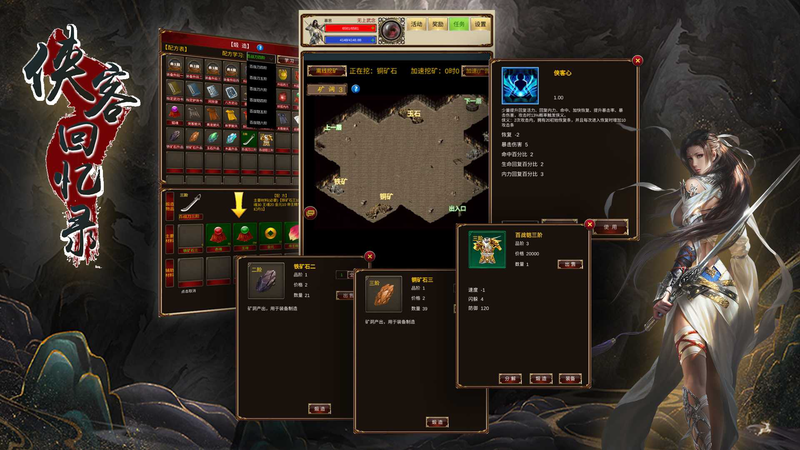Sell the 百战铠三阶 armor with 出售
Image resolution: width=800 pixels, height=450 pixels.
click(x=568, y=264)
